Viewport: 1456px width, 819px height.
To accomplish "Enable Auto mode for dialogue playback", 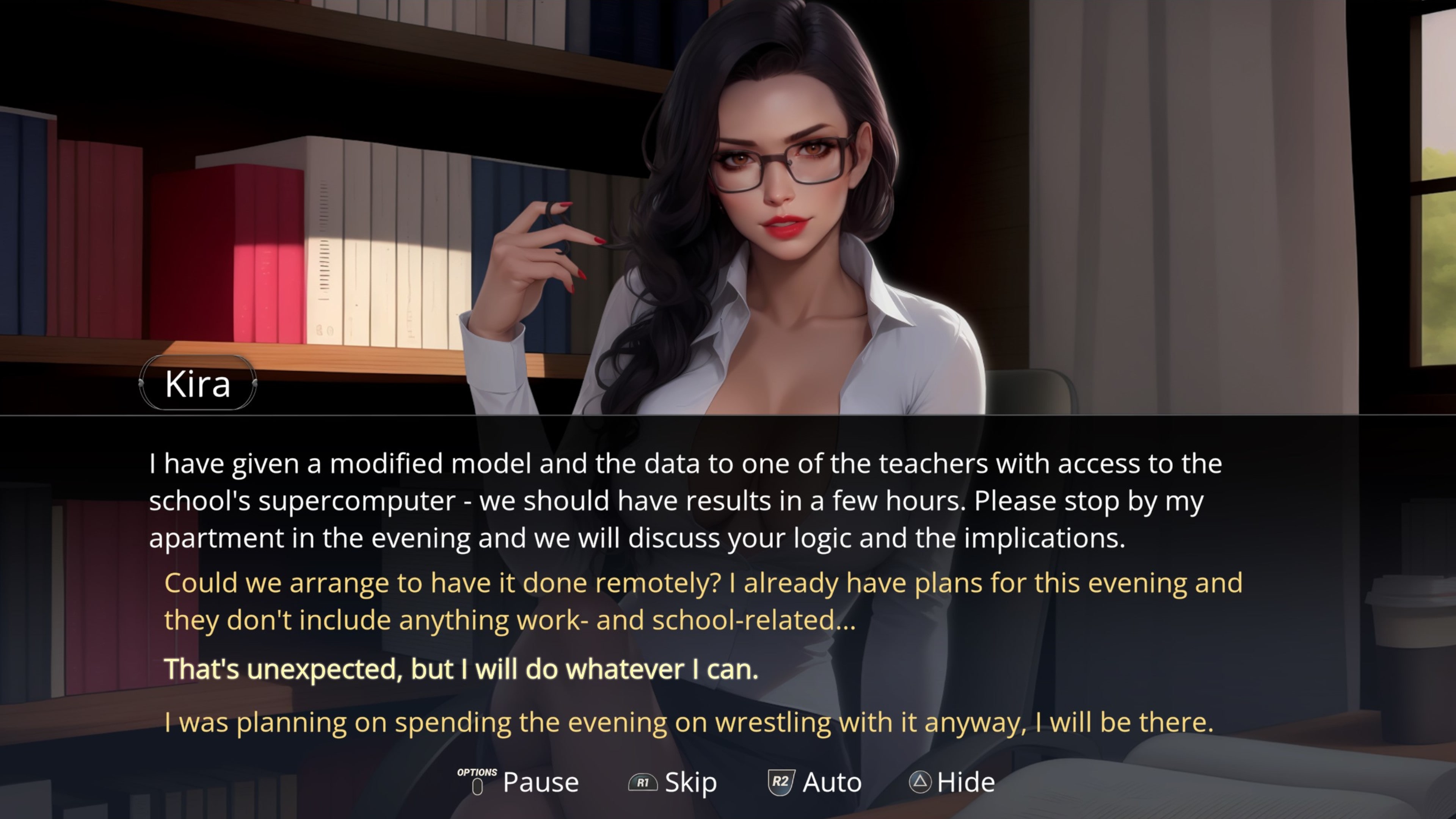I will tap(831, 783).
